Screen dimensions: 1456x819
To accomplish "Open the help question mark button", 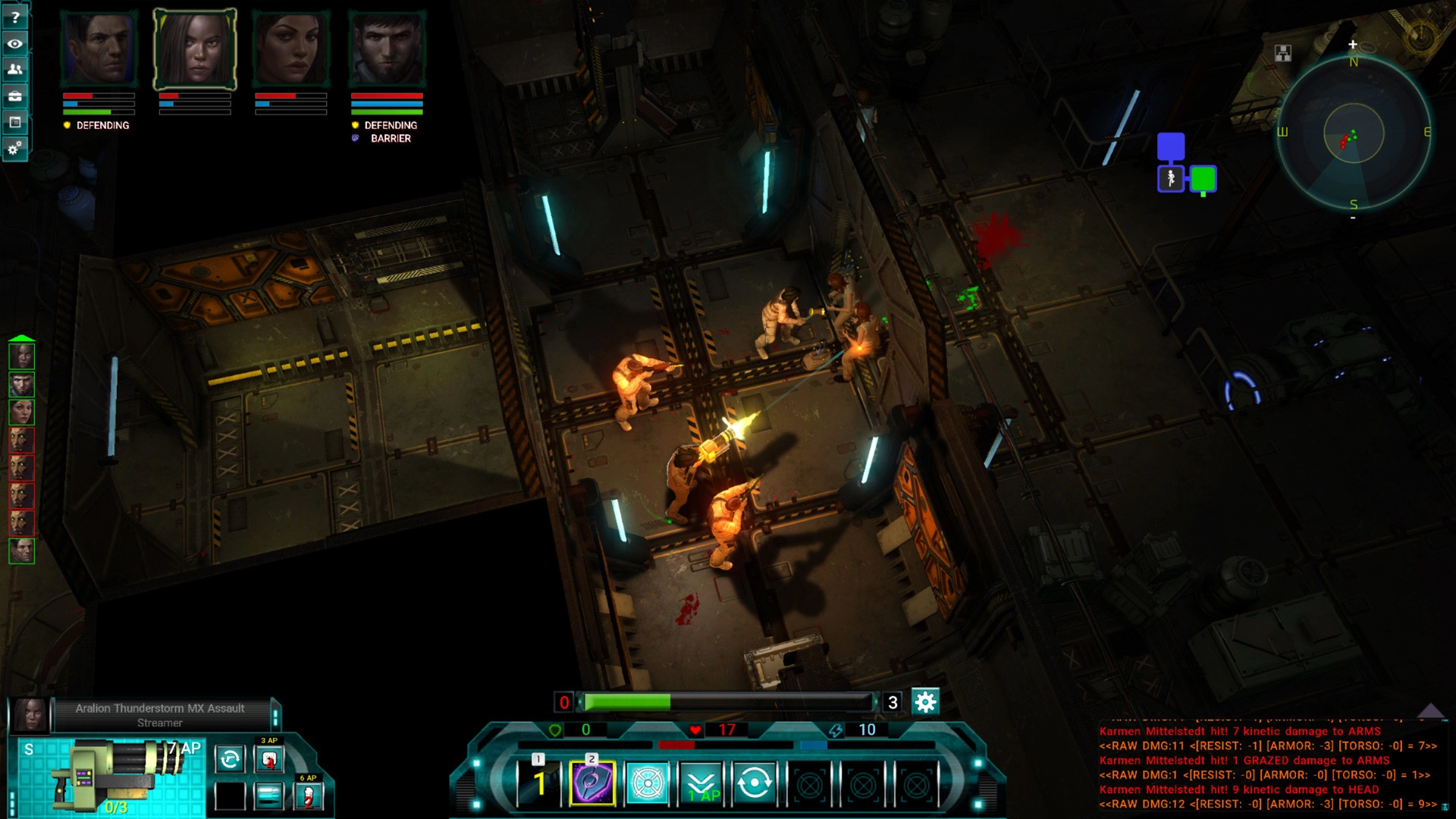I will point(14,17).
